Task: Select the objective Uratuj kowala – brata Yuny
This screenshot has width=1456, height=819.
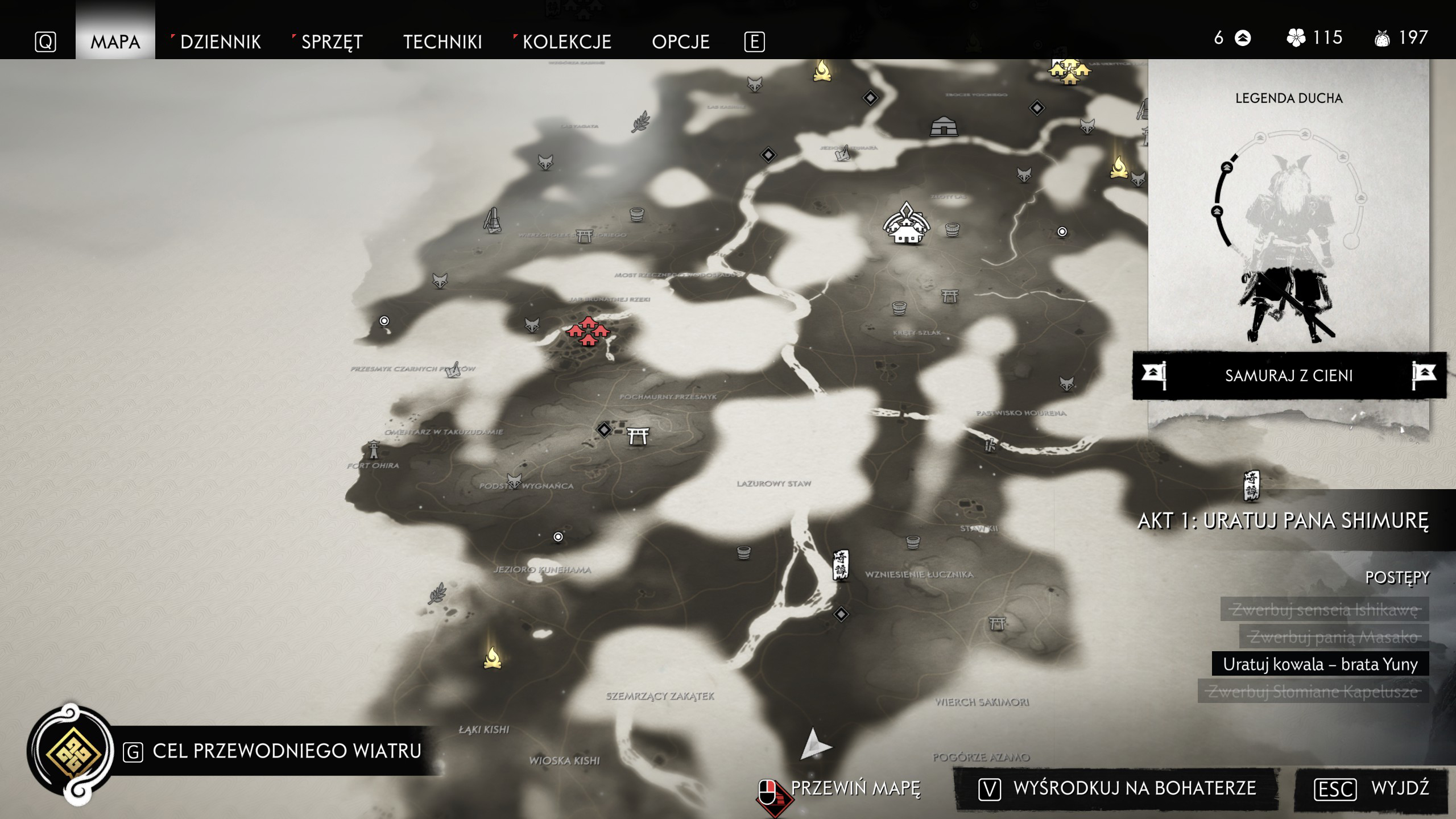Action: point(1319,664)
